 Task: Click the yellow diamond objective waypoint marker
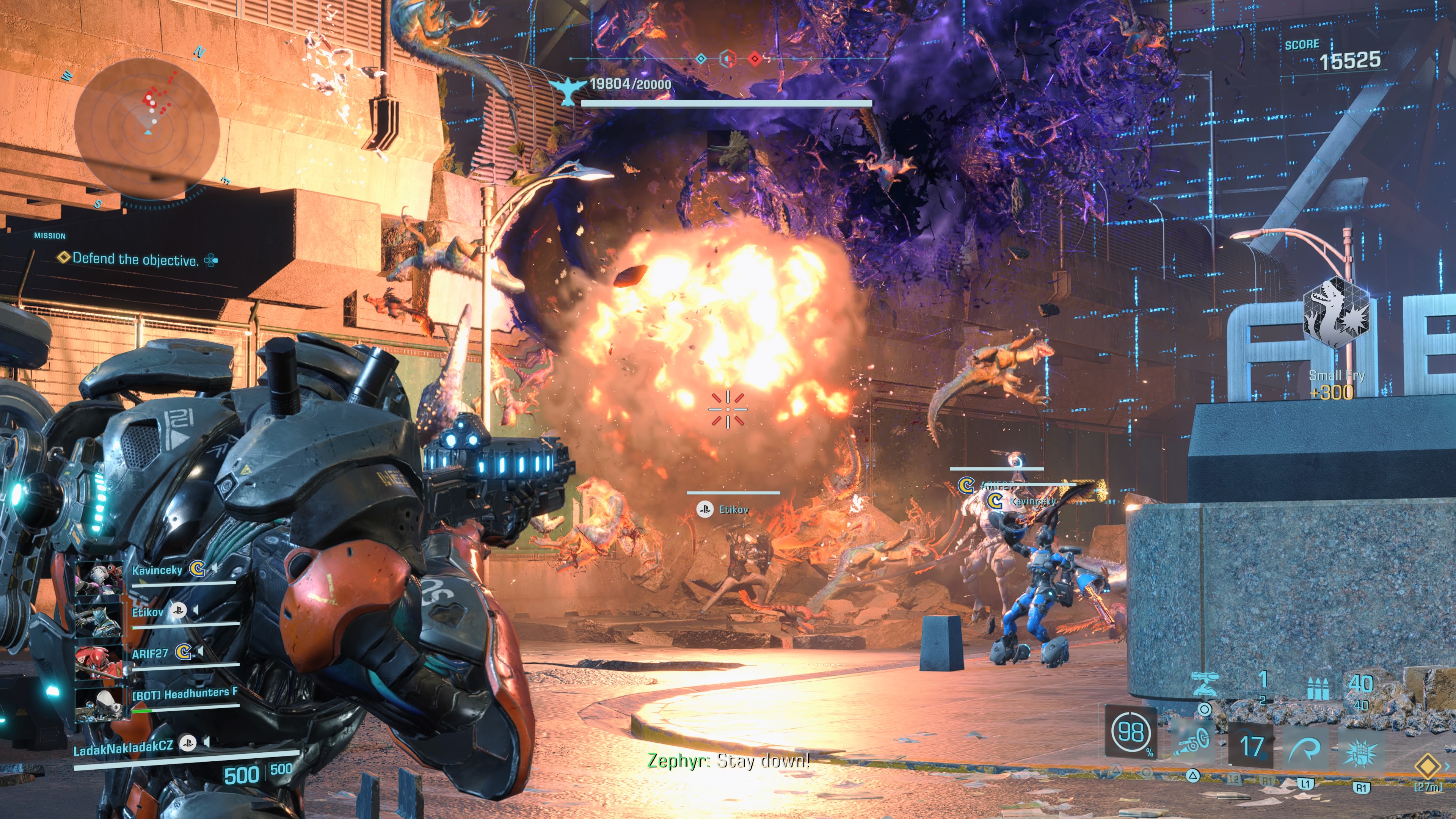1427,766
